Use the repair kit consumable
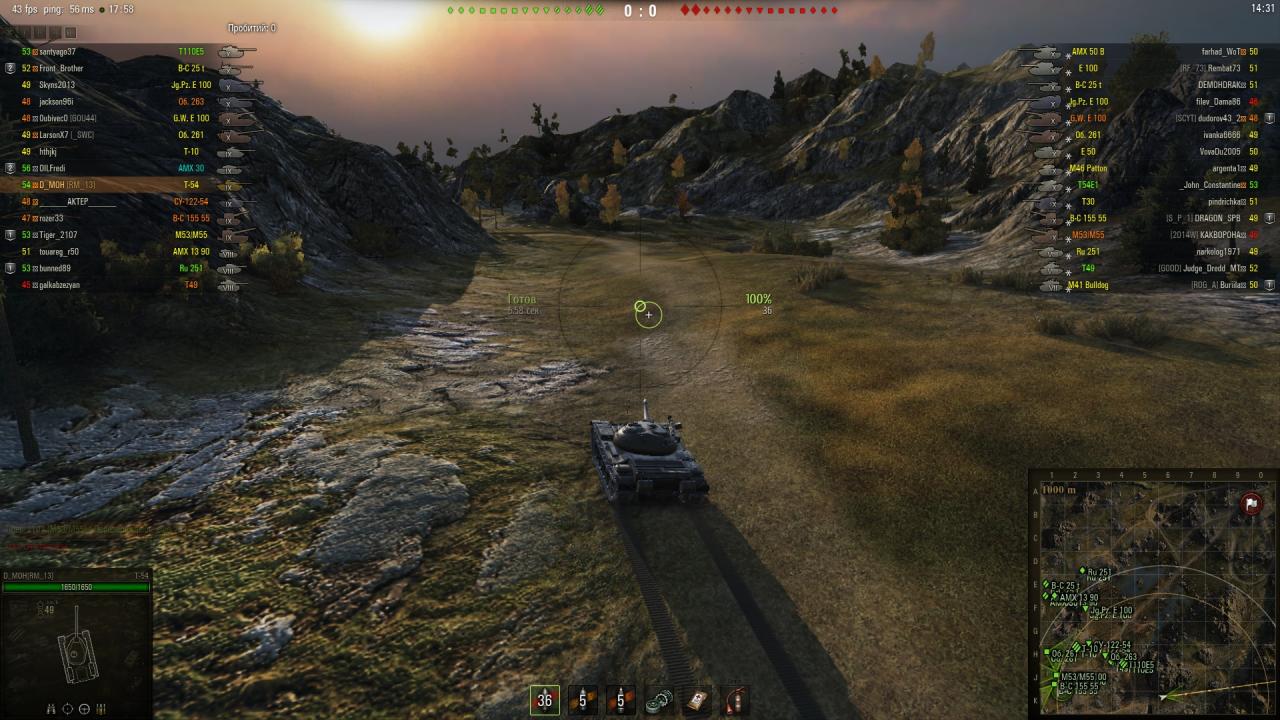 point(658,700)
